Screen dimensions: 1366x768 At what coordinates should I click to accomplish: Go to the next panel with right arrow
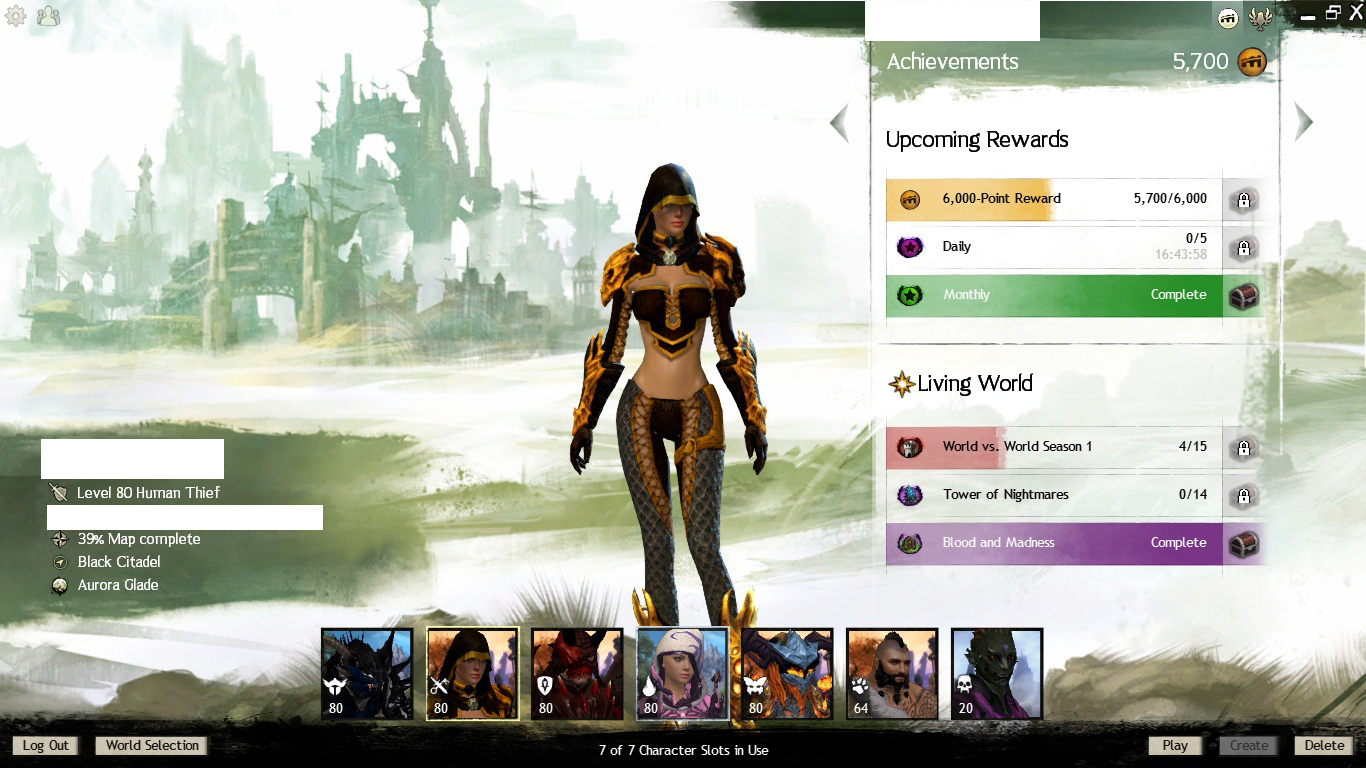[x=1303, y=122]
